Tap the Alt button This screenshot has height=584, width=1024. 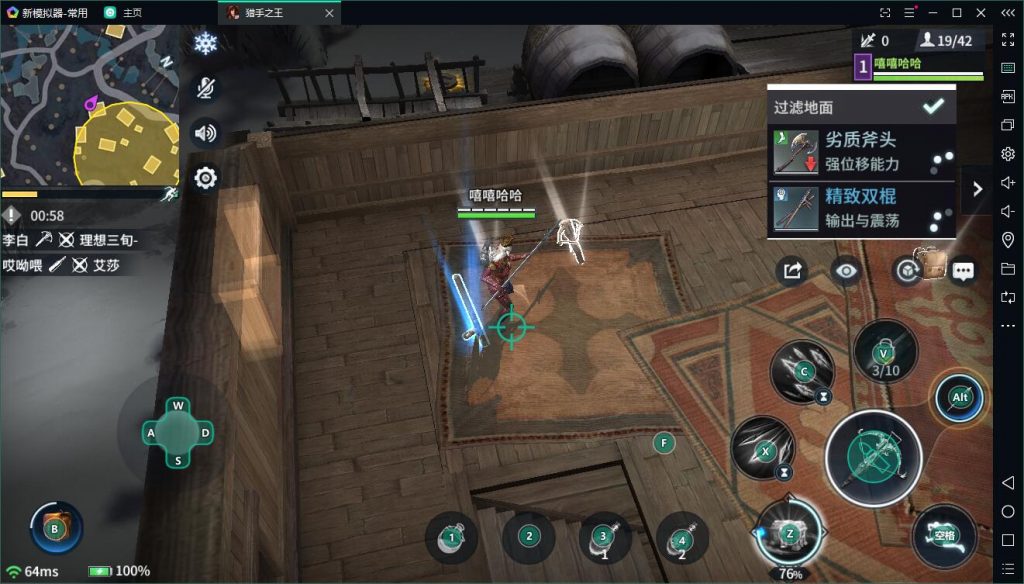(960, 398)
